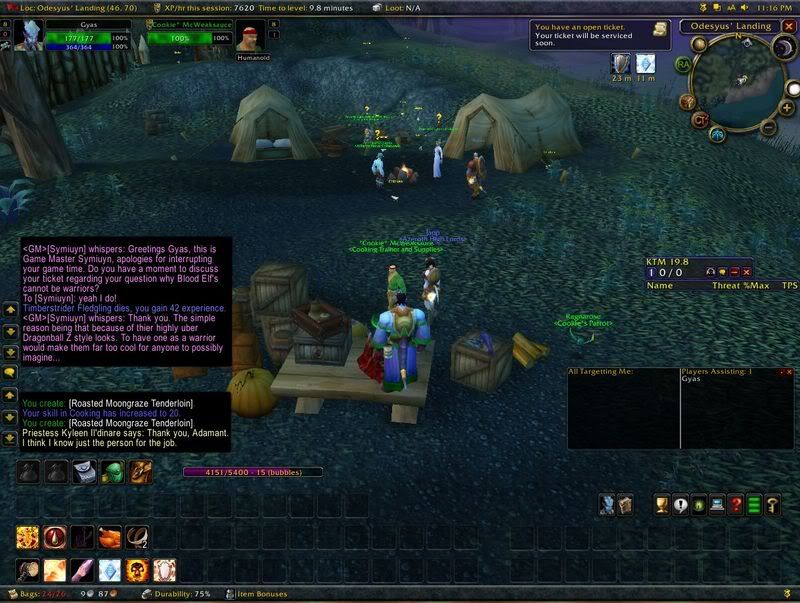Open the quest log exclamation button
The image size is (800, 603).
tap(681, 504)
